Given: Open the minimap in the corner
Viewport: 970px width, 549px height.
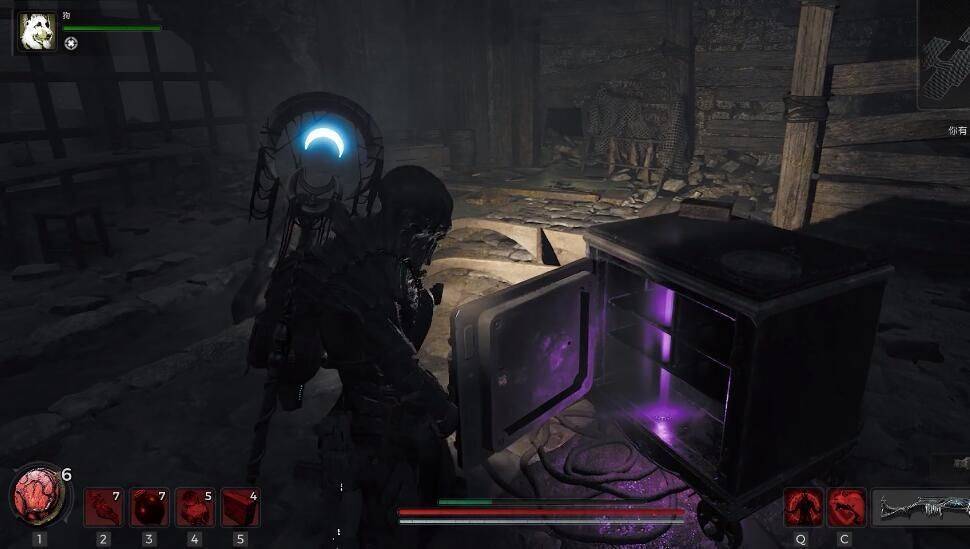Looking at the screenshot, I should pos(944,58).
